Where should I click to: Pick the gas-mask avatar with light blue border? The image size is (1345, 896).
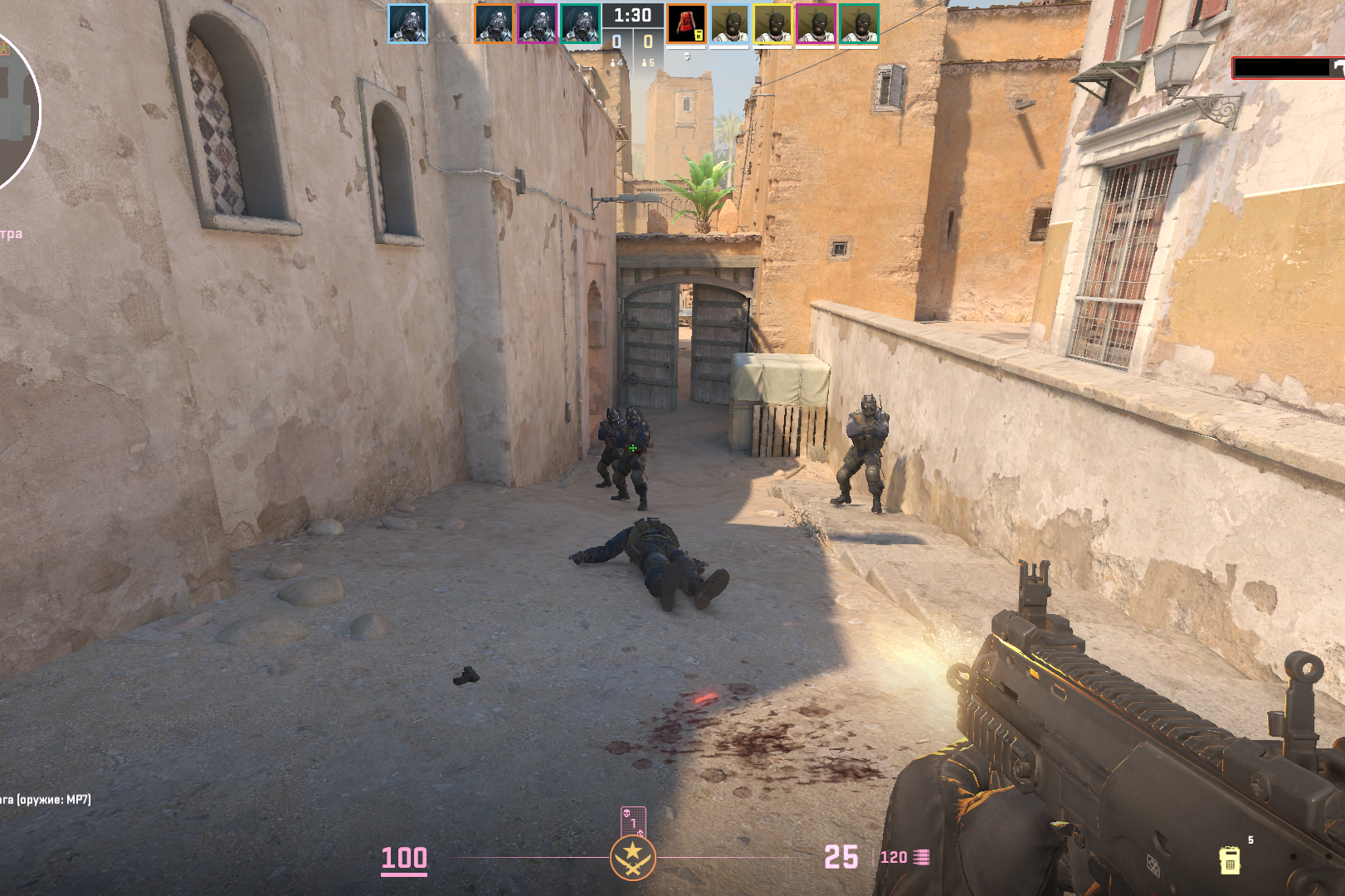coord(408,24)
